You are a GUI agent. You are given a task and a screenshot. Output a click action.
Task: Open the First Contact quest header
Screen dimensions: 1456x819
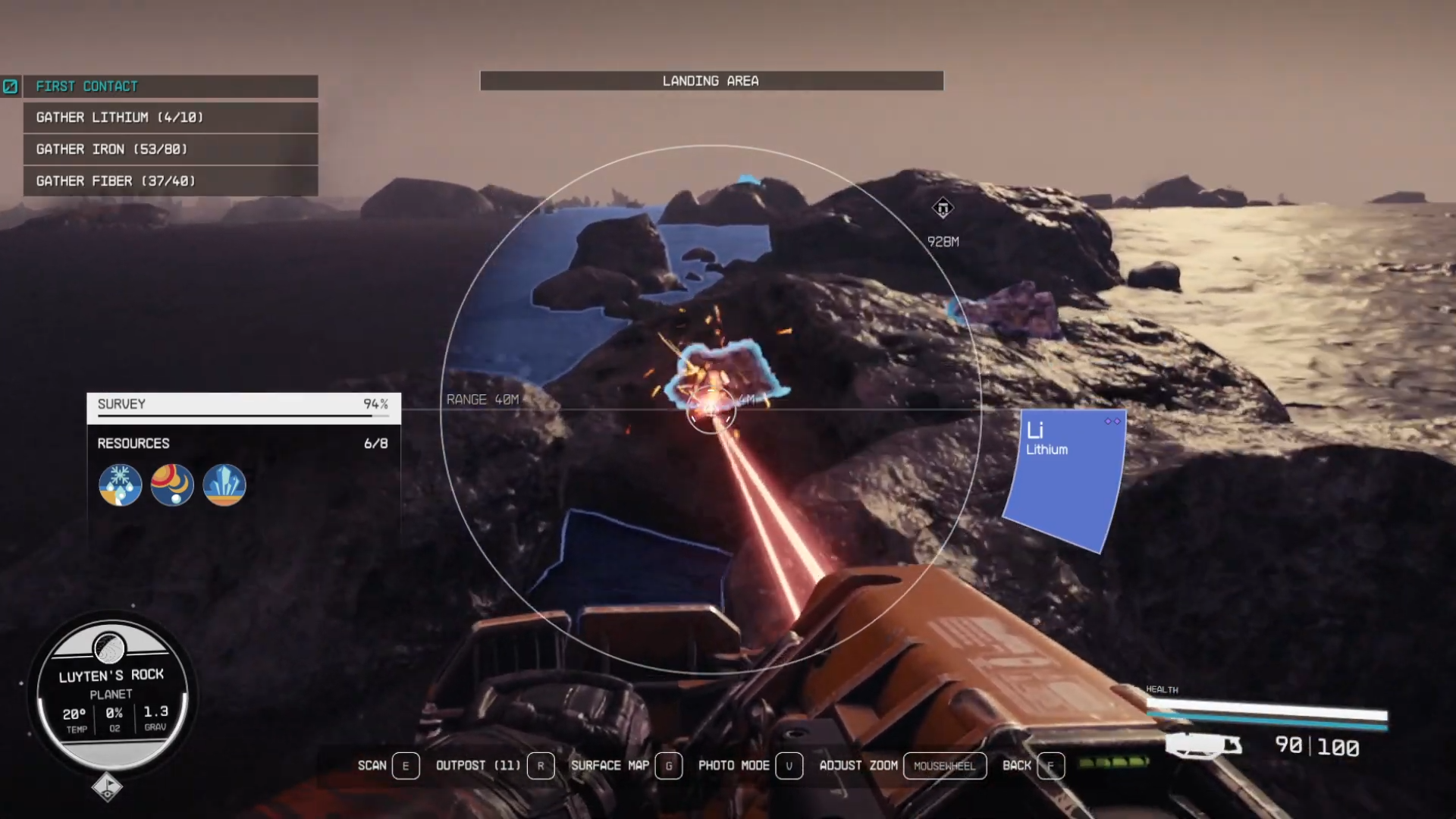point(171,86)
